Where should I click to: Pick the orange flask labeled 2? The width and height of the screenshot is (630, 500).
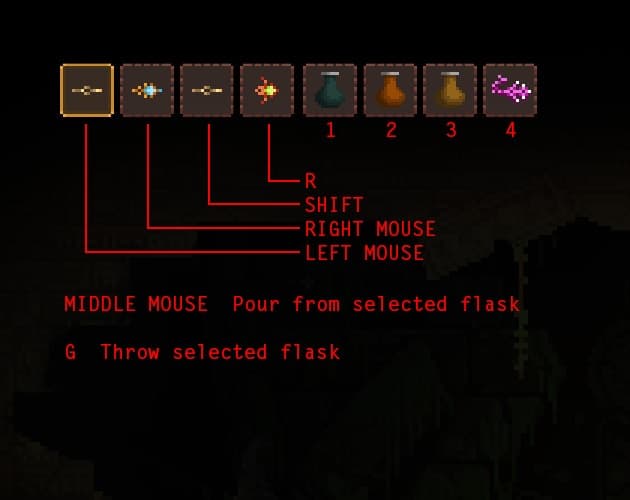click(390, 90)
